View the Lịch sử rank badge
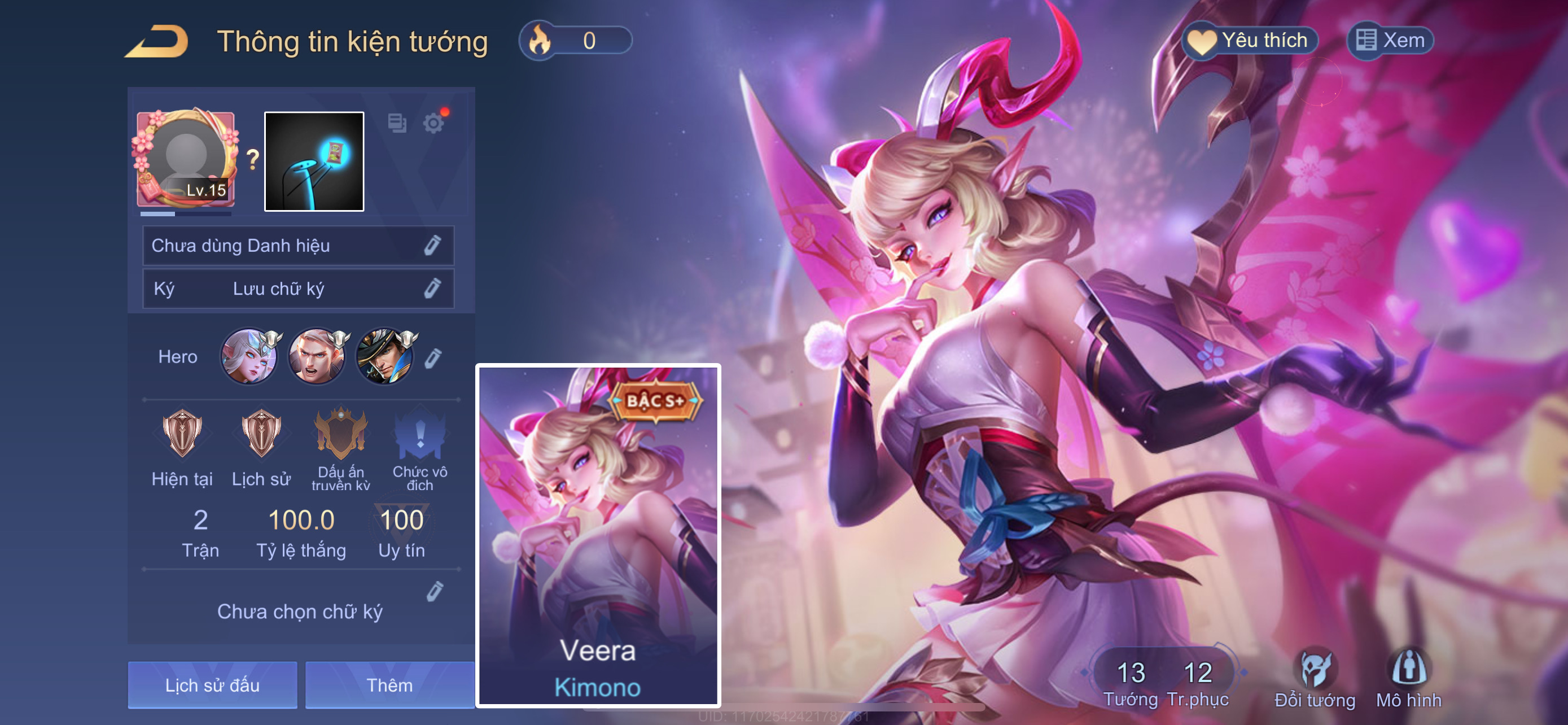1568x725 pixels. point(261,435)
